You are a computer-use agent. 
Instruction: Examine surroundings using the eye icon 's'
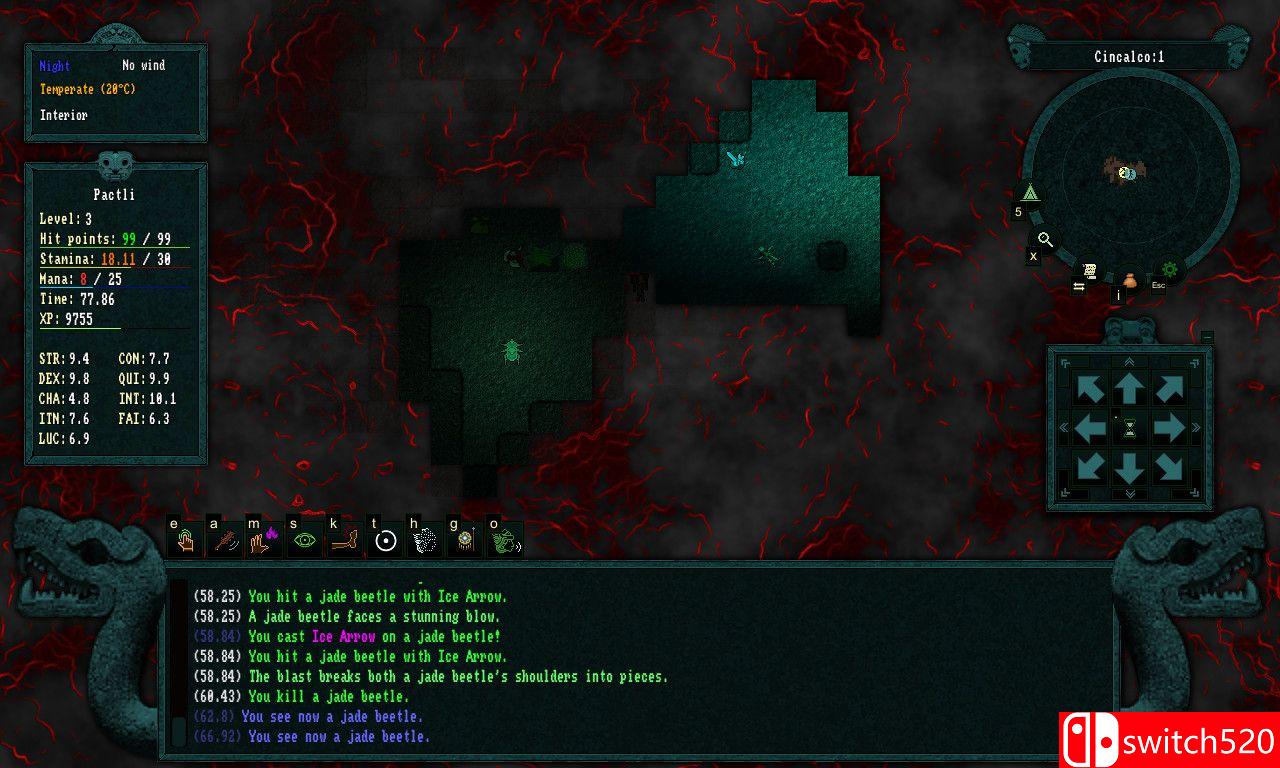304,540
